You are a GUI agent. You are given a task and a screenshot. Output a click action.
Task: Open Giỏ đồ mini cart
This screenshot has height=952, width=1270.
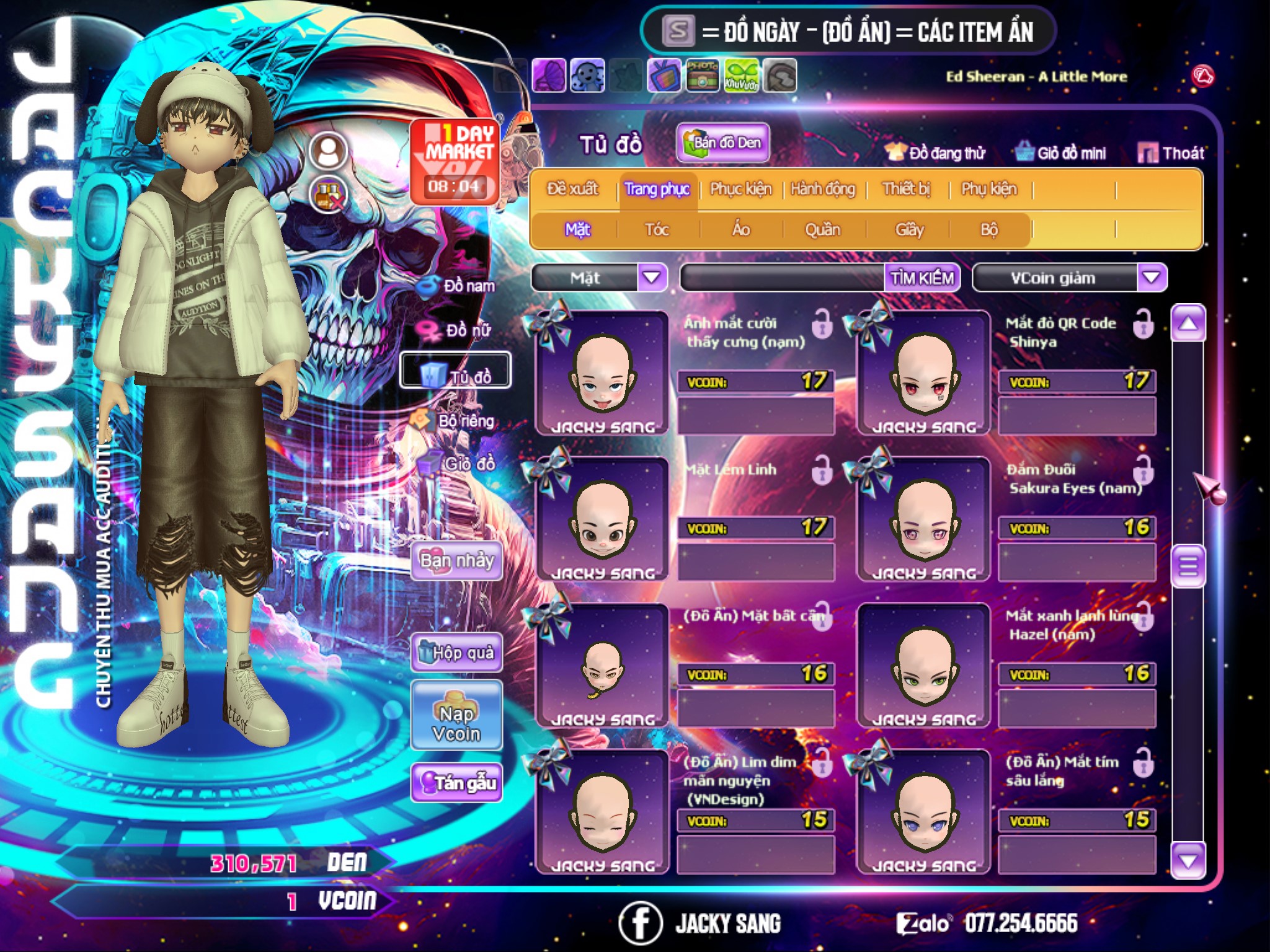[x=1060, y=153]
